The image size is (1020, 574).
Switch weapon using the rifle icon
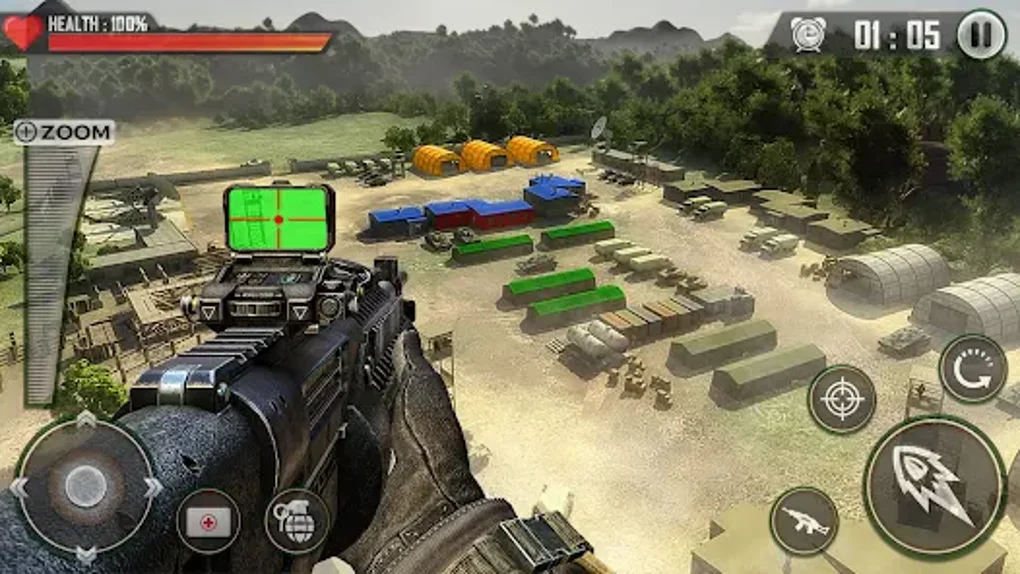[805, 521]
